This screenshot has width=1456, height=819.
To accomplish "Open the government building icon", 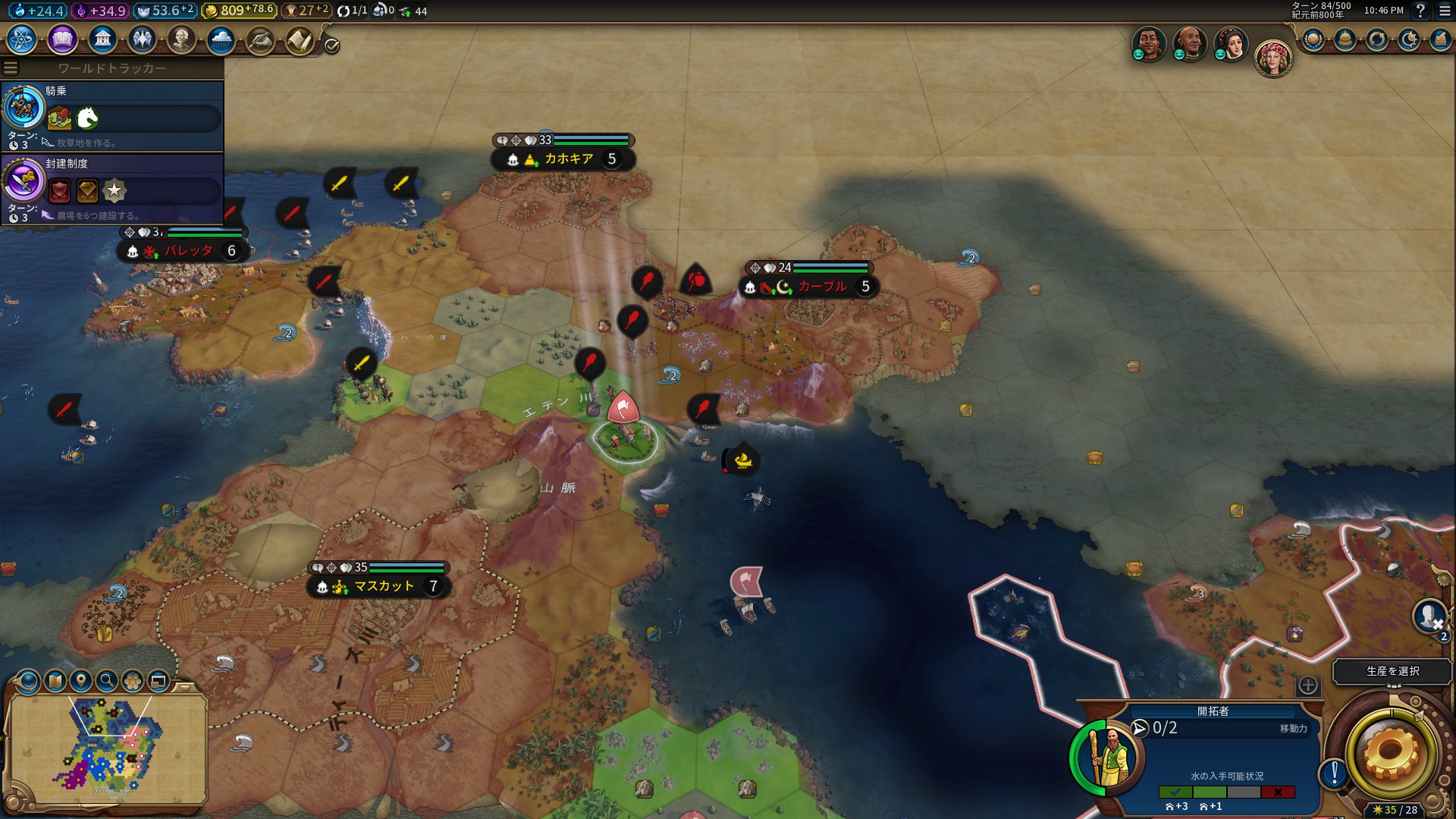I will [102, 39].
